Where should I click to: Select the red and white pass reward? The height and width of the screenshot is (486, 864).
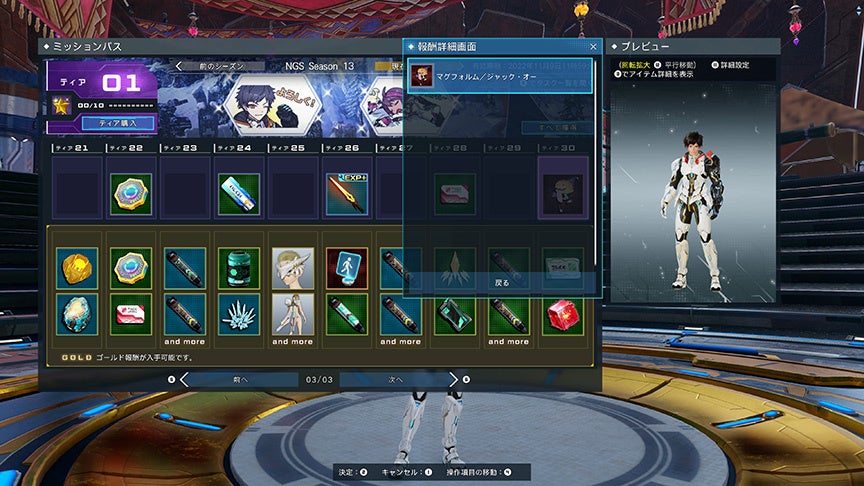131,314
